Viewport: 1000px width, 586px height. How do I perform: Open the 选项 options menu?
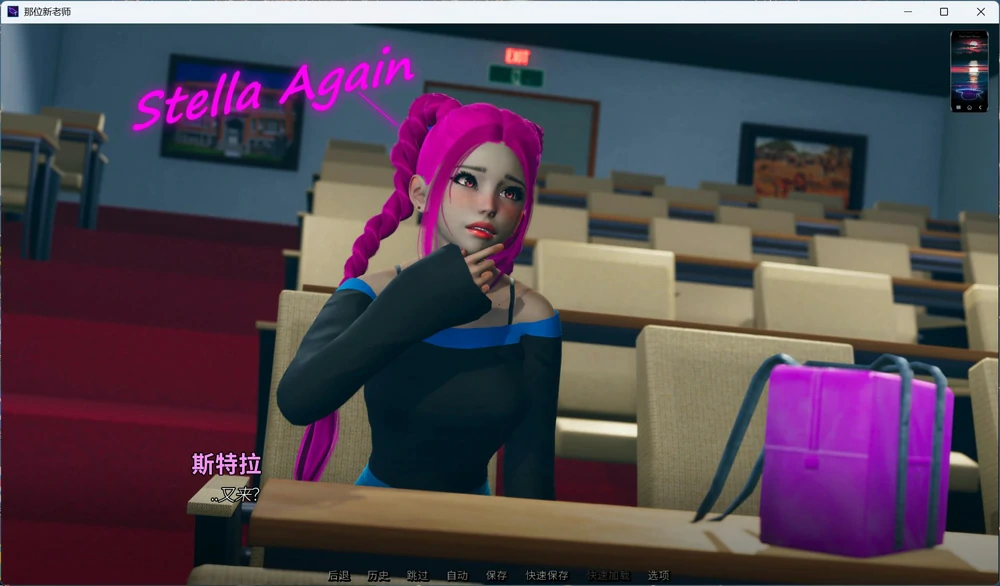(658, 576)
